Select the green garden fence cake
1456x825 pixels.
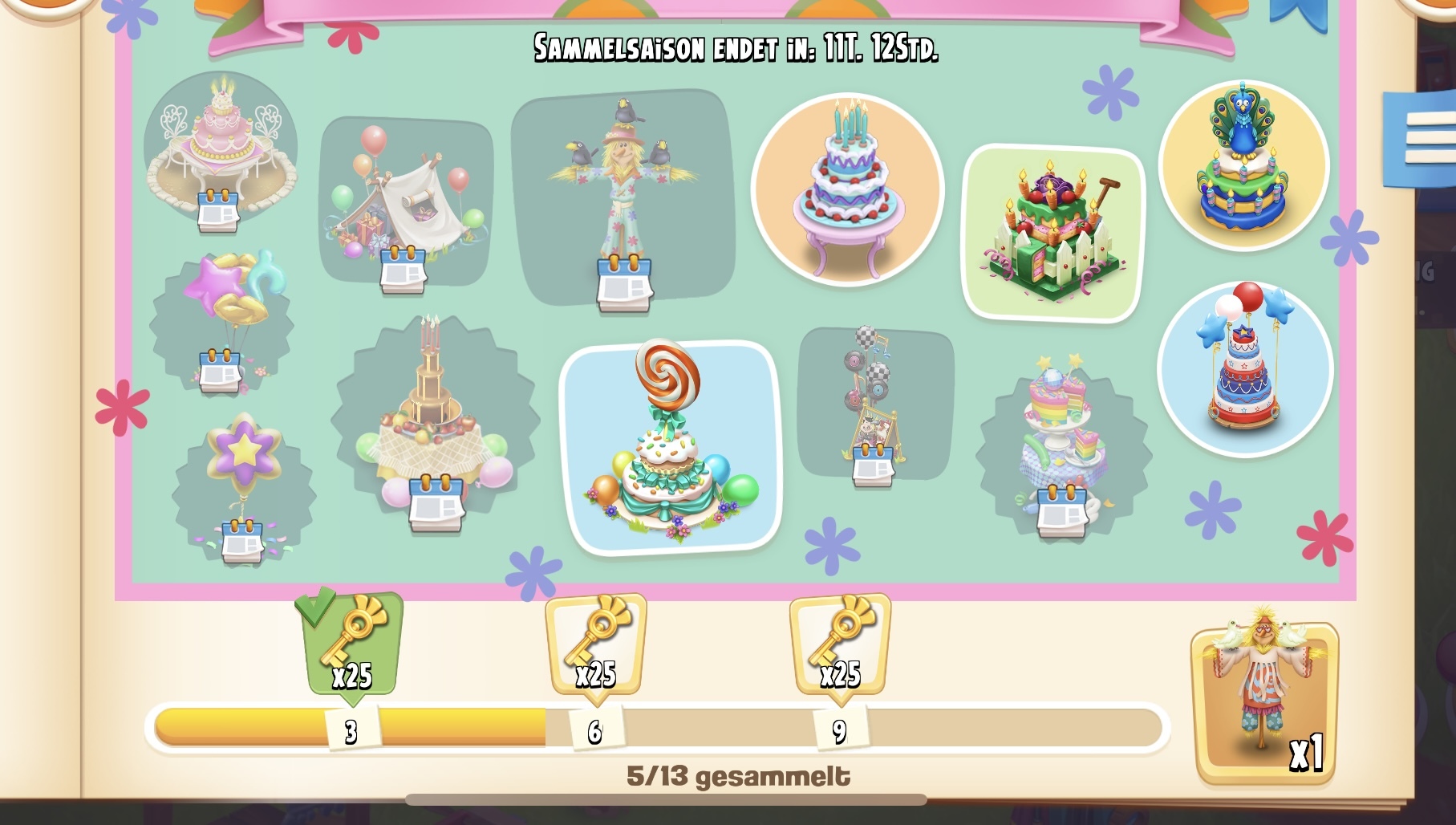point(1053,233)
